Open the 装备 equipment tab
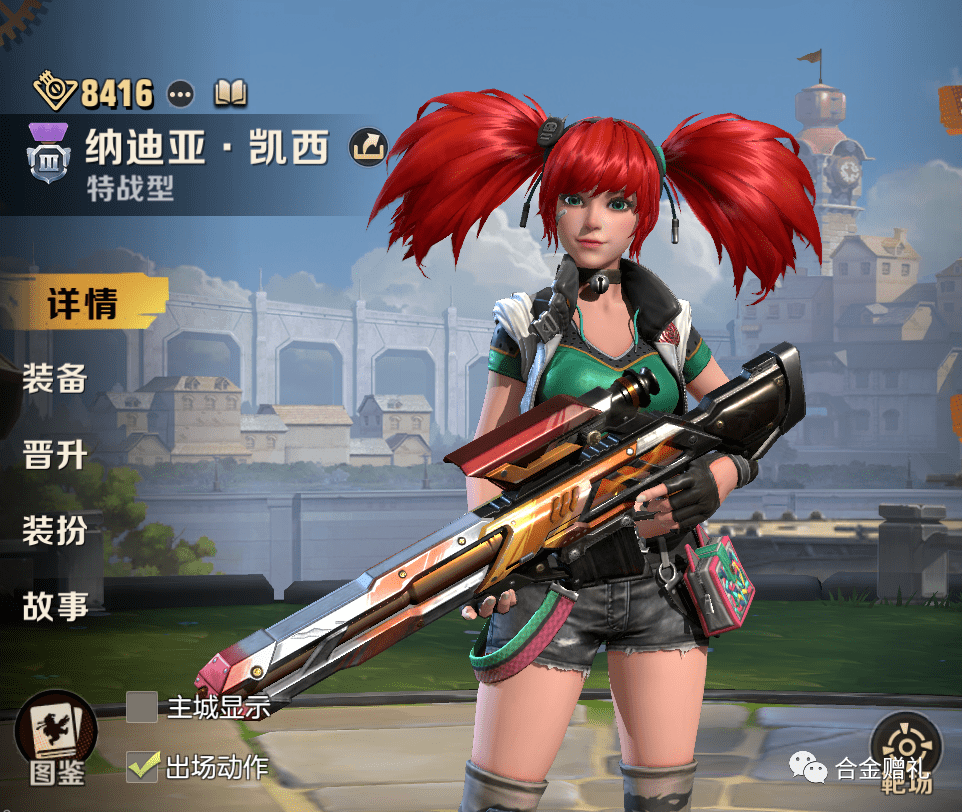 pyautogui.click(x=55, y=379)
